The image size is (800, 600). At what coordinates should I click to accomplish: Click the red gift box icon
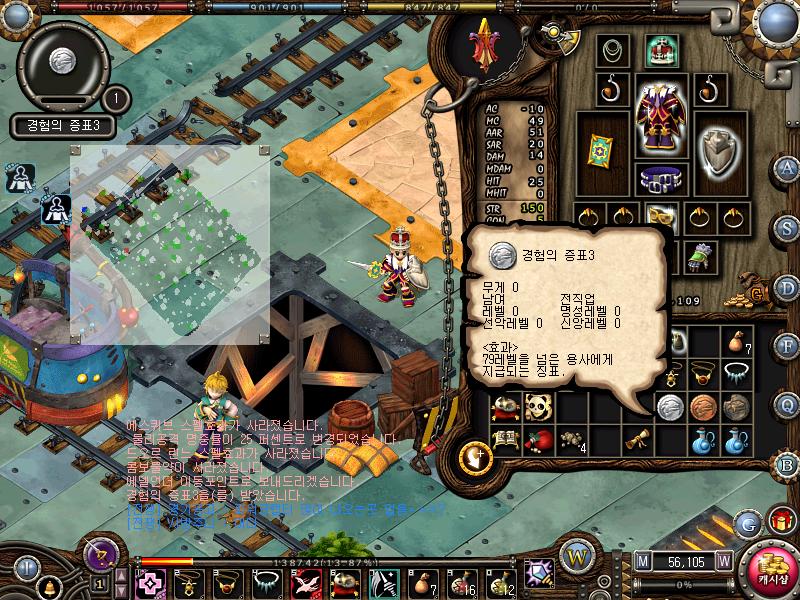click(x=780, y=520)
